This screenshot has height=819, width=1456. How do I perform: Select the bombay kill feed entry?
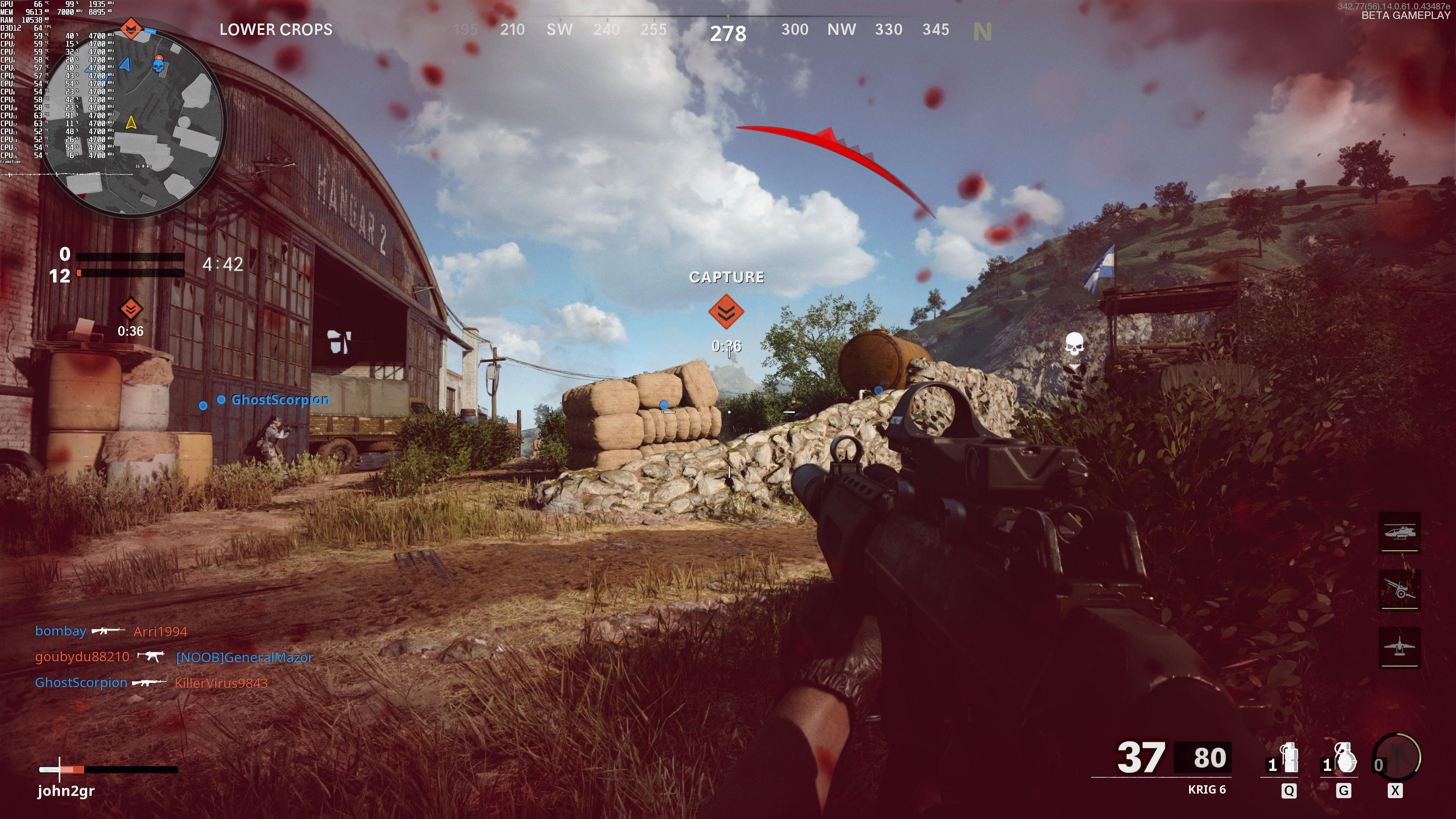pos(61,631)
